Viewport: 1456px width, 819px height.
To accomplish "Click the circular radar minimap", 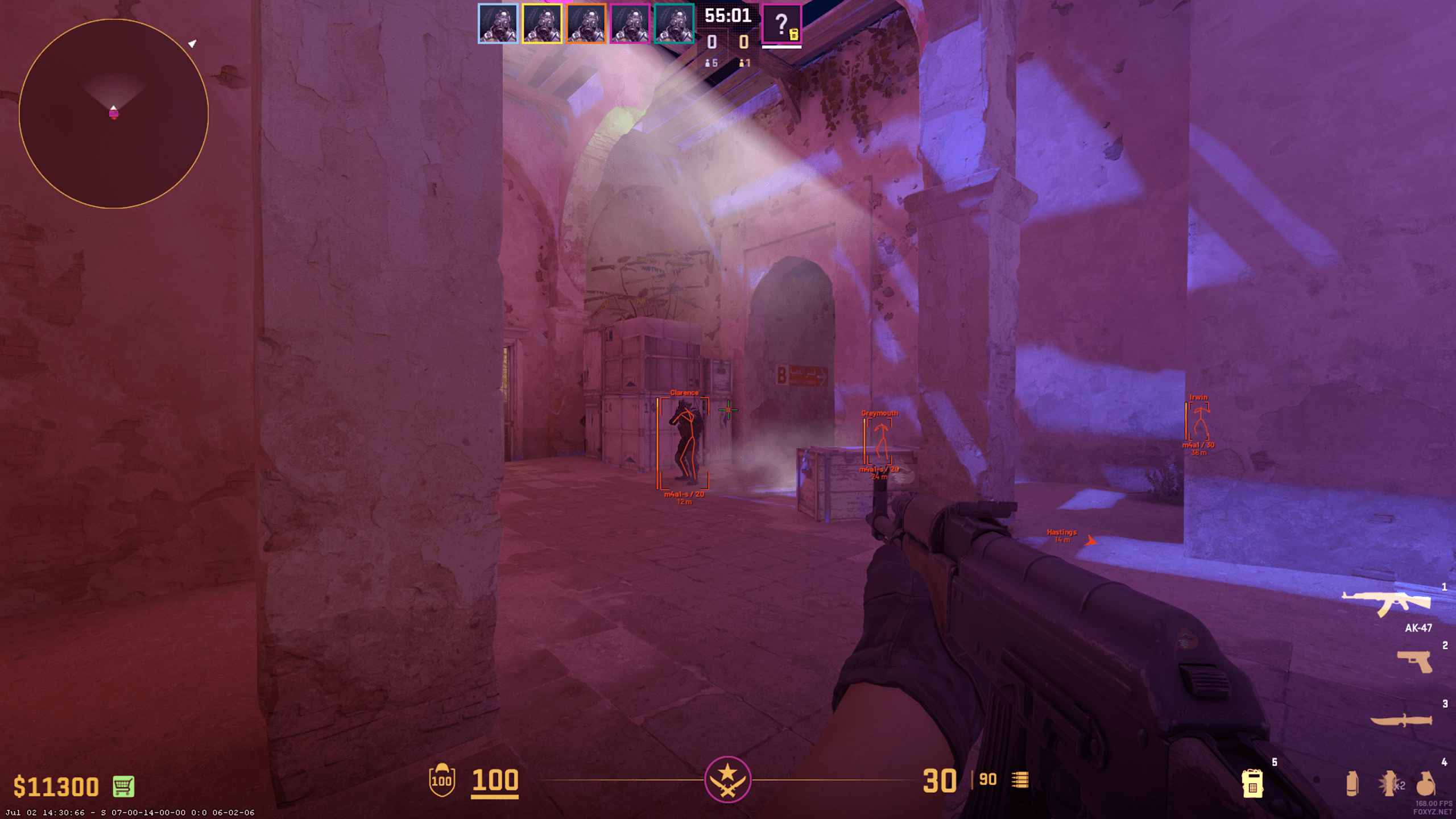I will point(114,114).
